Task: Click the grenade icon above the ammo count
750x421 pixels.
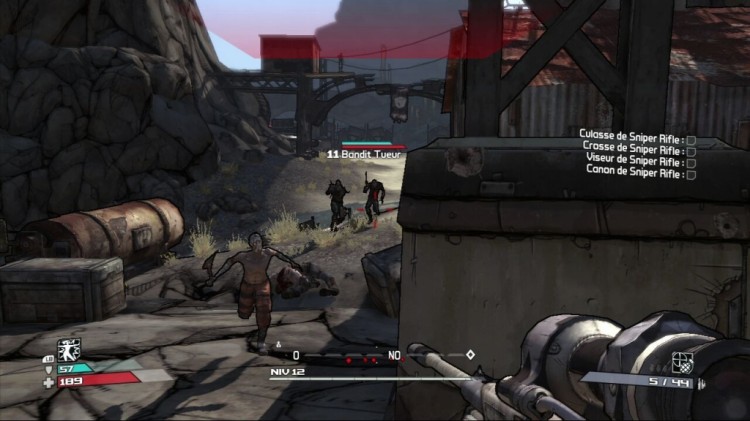Action: click(x=683, y=360)
